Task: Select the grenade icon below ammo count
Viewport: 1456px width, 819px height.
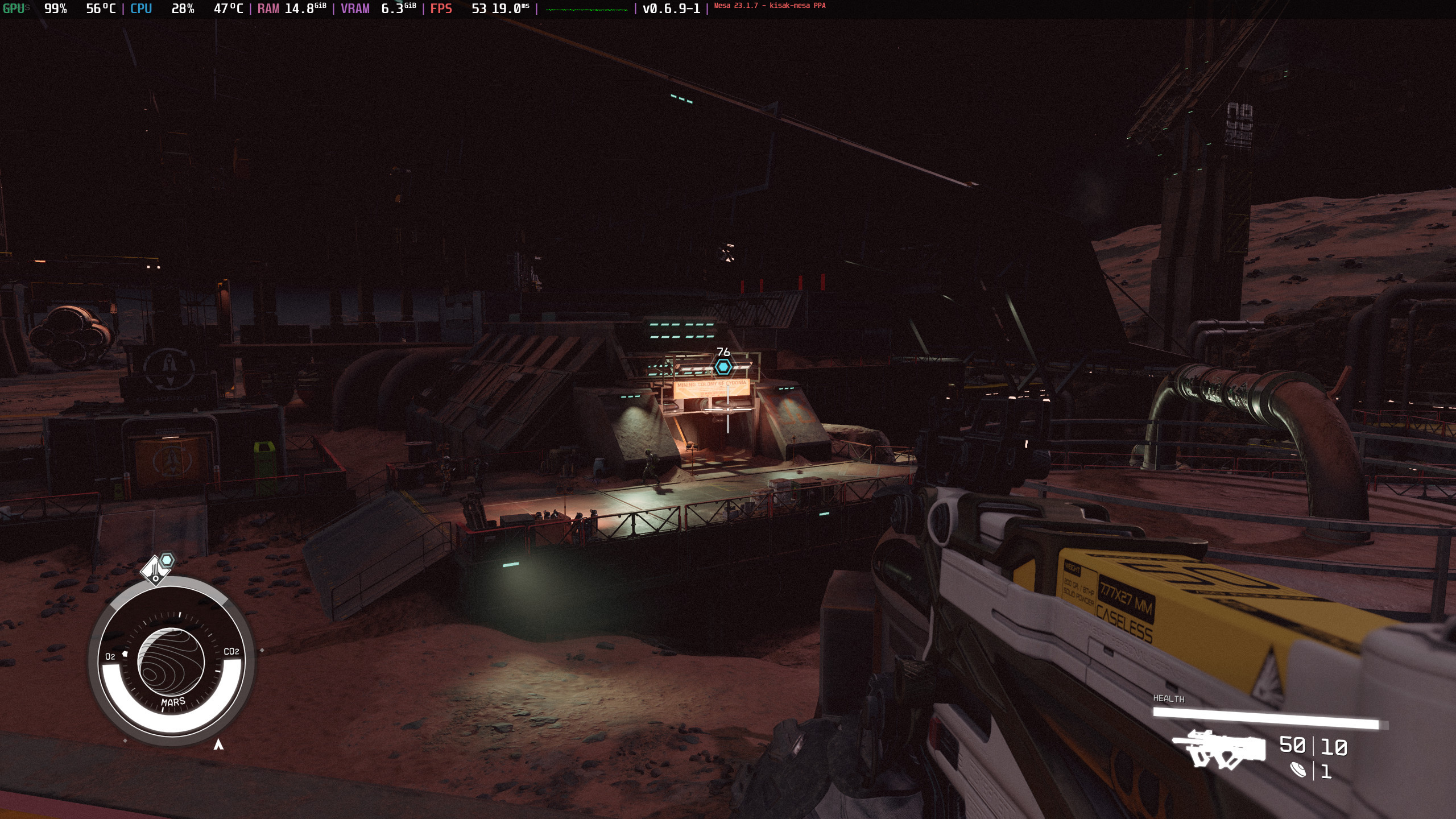Action: [x=1298, y=771]
